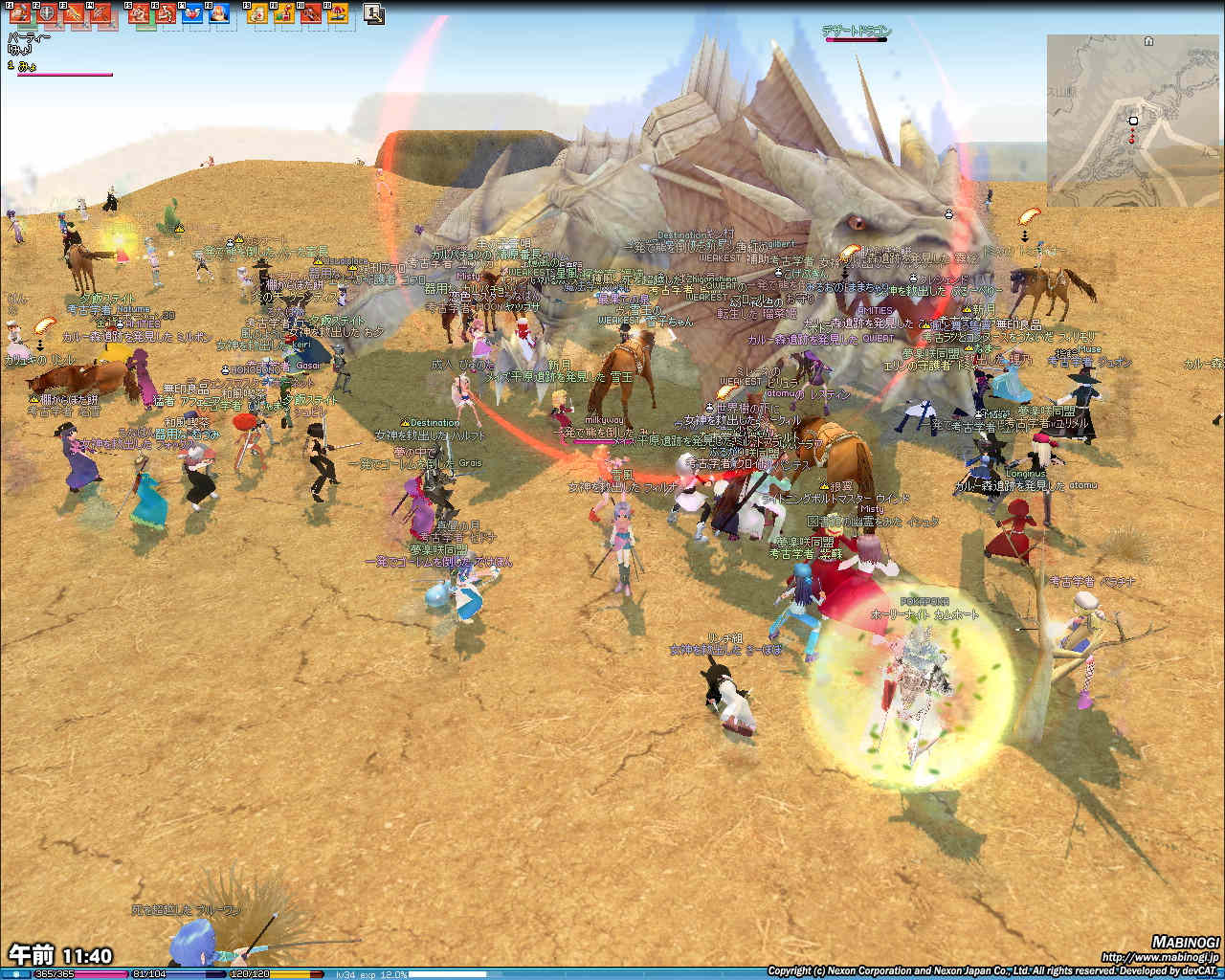Trigger the F5 skill icon

coord(140,13)
